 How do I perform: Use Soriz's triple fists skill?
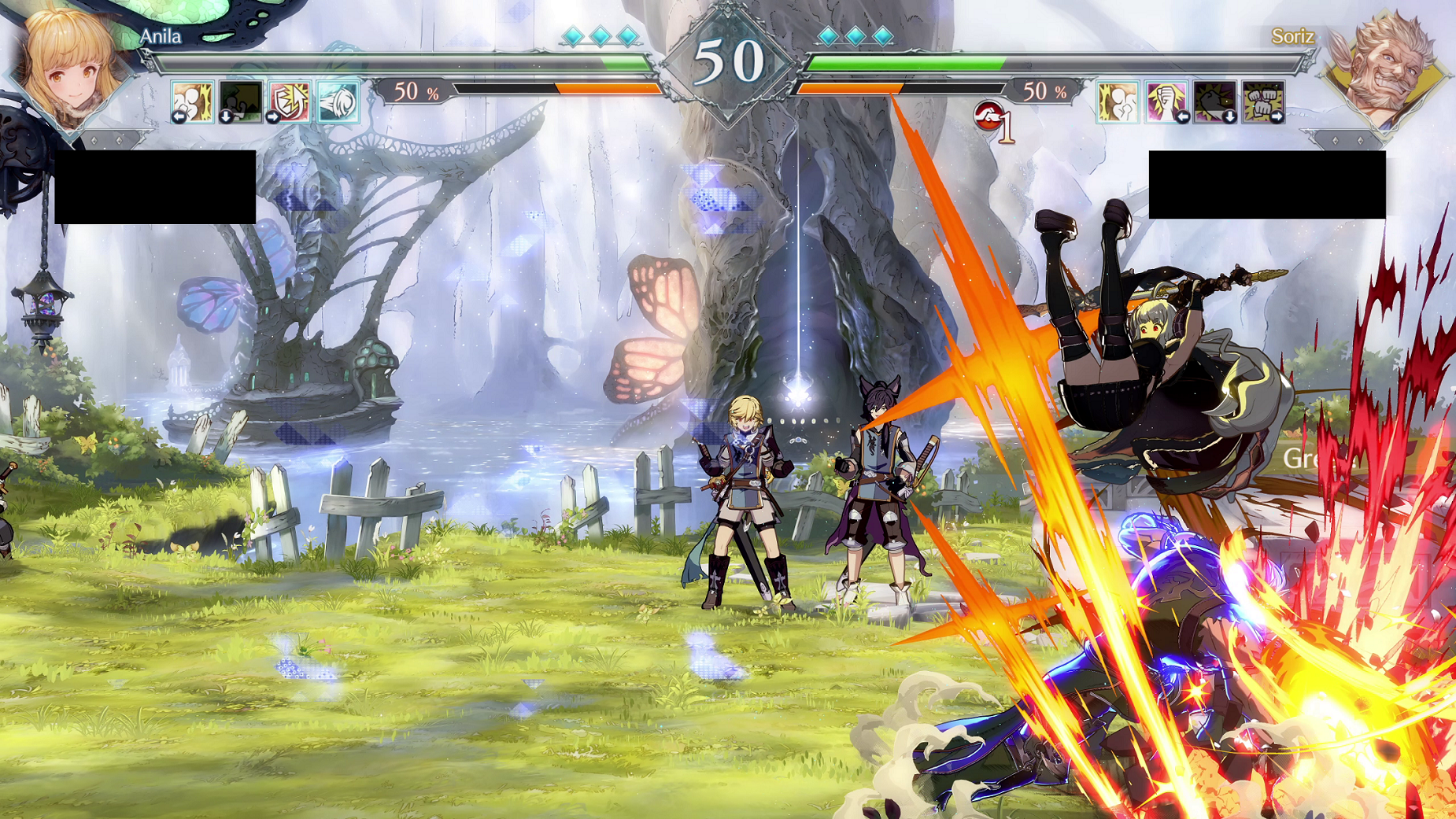point(1263,101)
